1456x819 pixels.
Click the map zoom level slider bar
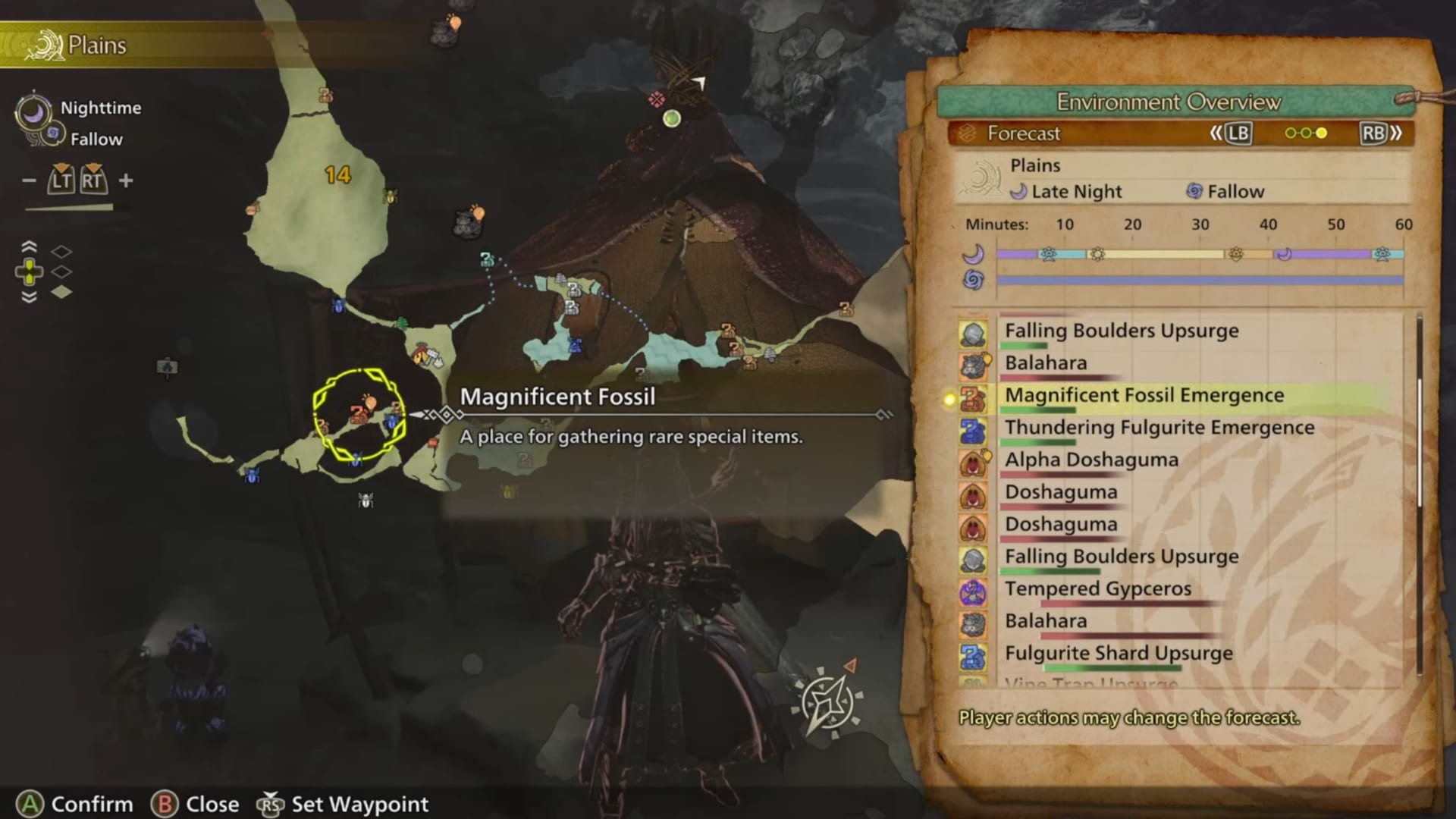(x=70, y=207)
